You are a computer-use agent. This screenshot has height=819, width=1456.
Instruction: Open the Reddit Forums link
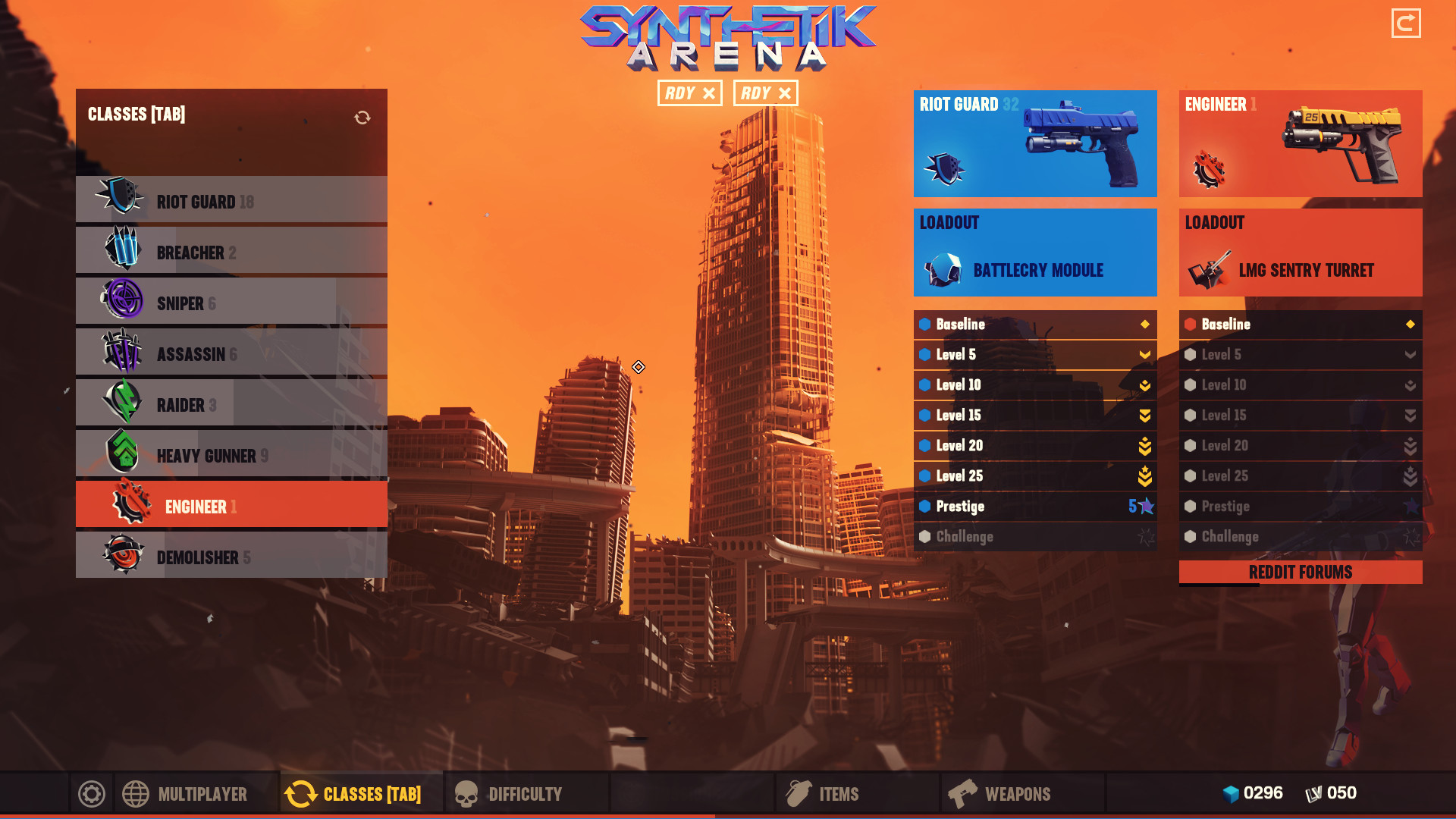[1300, 573]
